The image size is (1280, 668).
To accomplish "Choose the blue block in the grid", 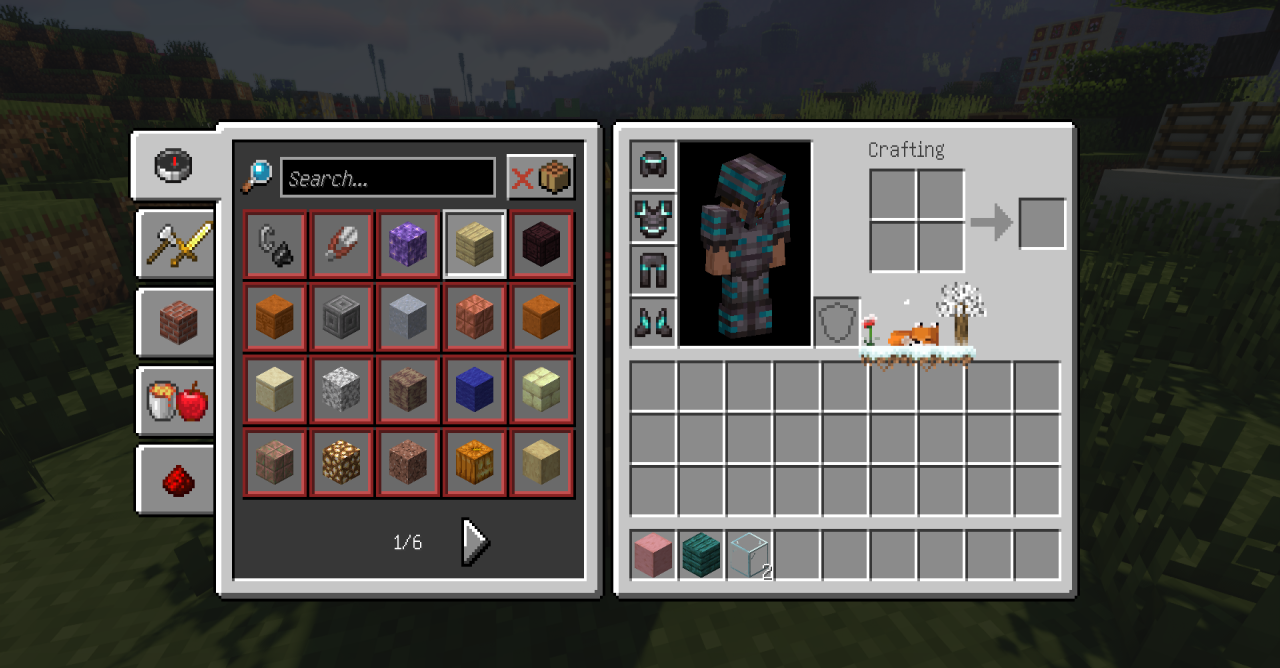I will coord(475,391).
